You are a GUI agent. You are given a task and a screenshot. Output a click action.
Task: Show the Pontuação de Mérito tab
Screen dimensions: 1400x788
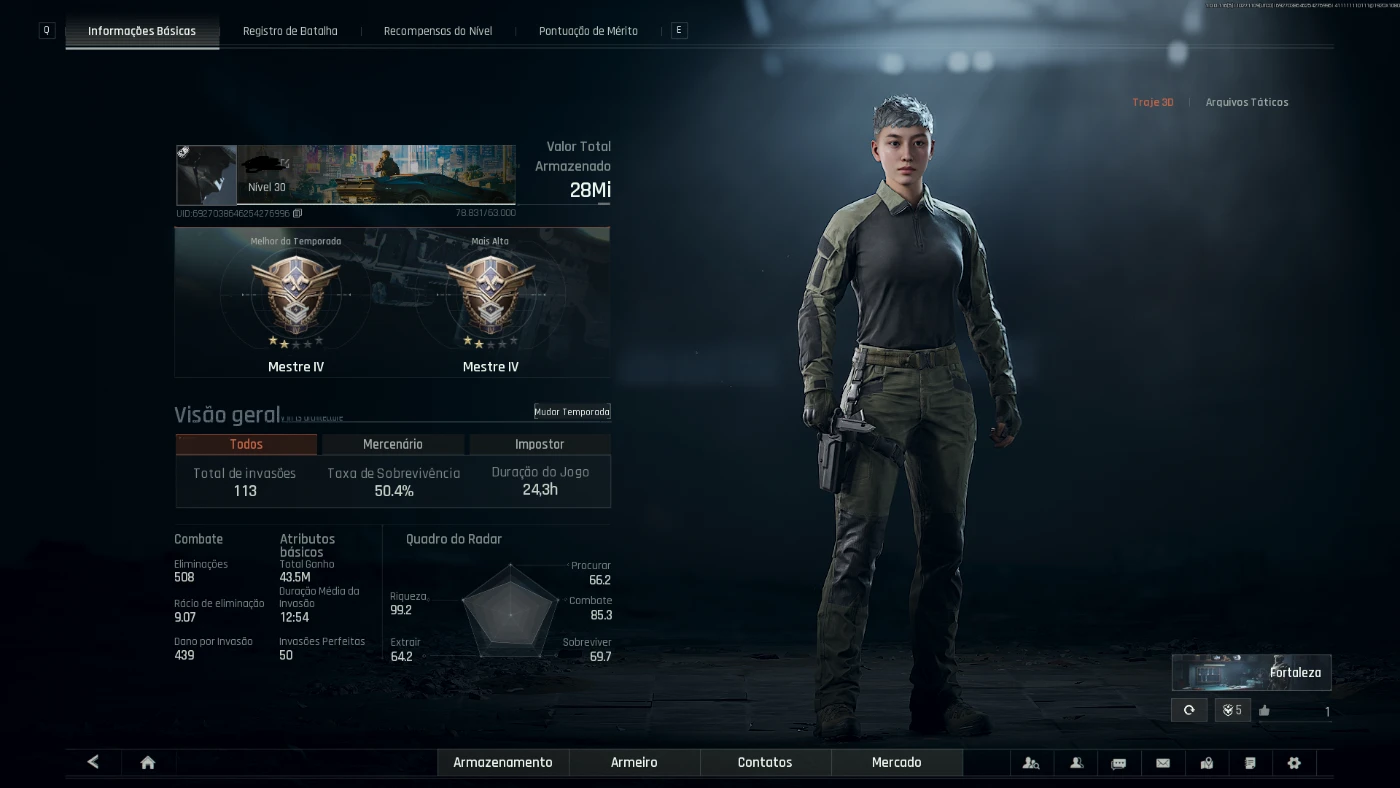588,31
